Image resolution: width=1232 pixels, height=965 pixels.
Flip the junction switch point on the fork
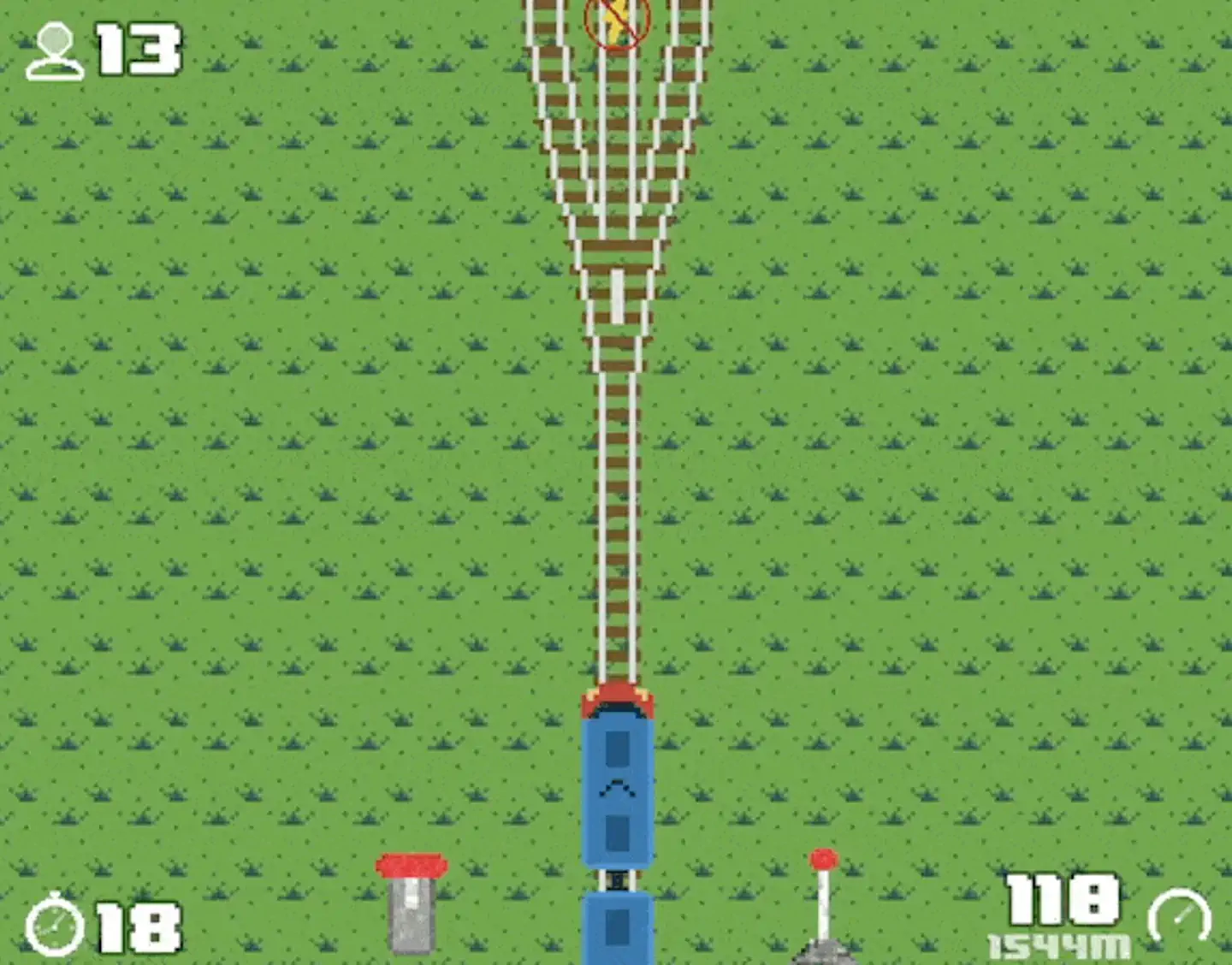[x=618, y=295]
